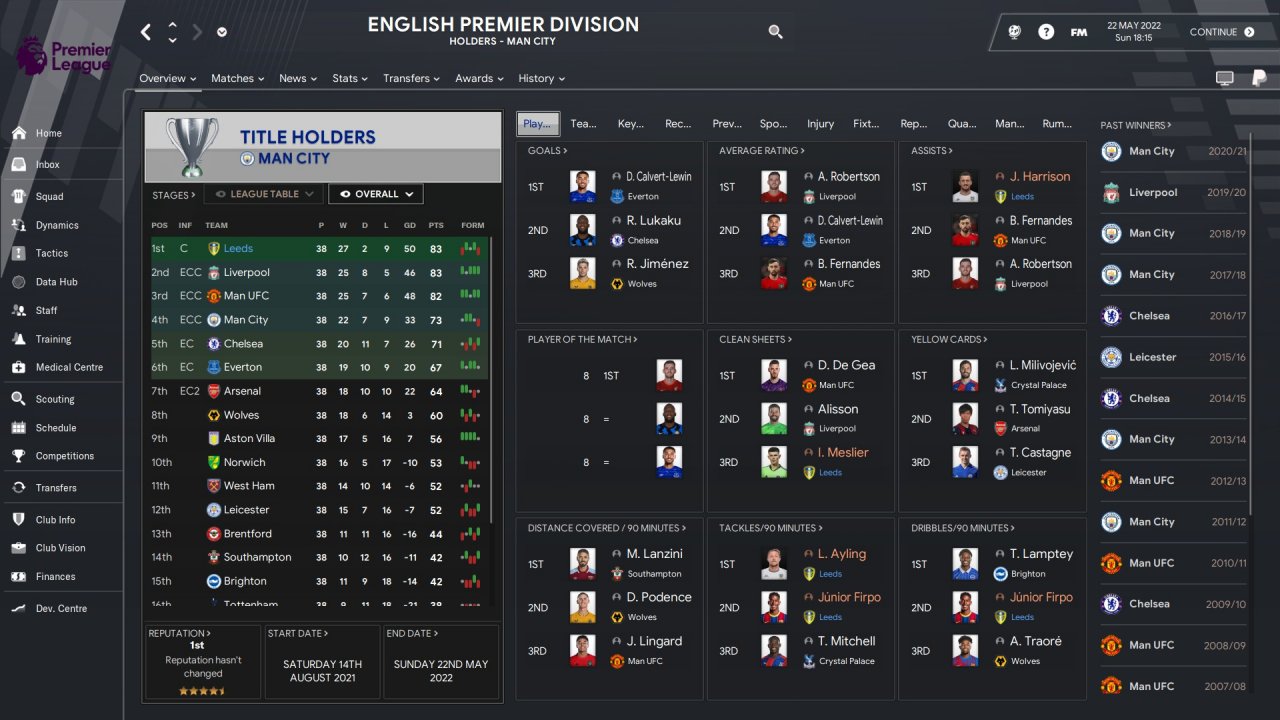
Task: Open the Inbox from the sidebar
Action: tap(47, 165)
